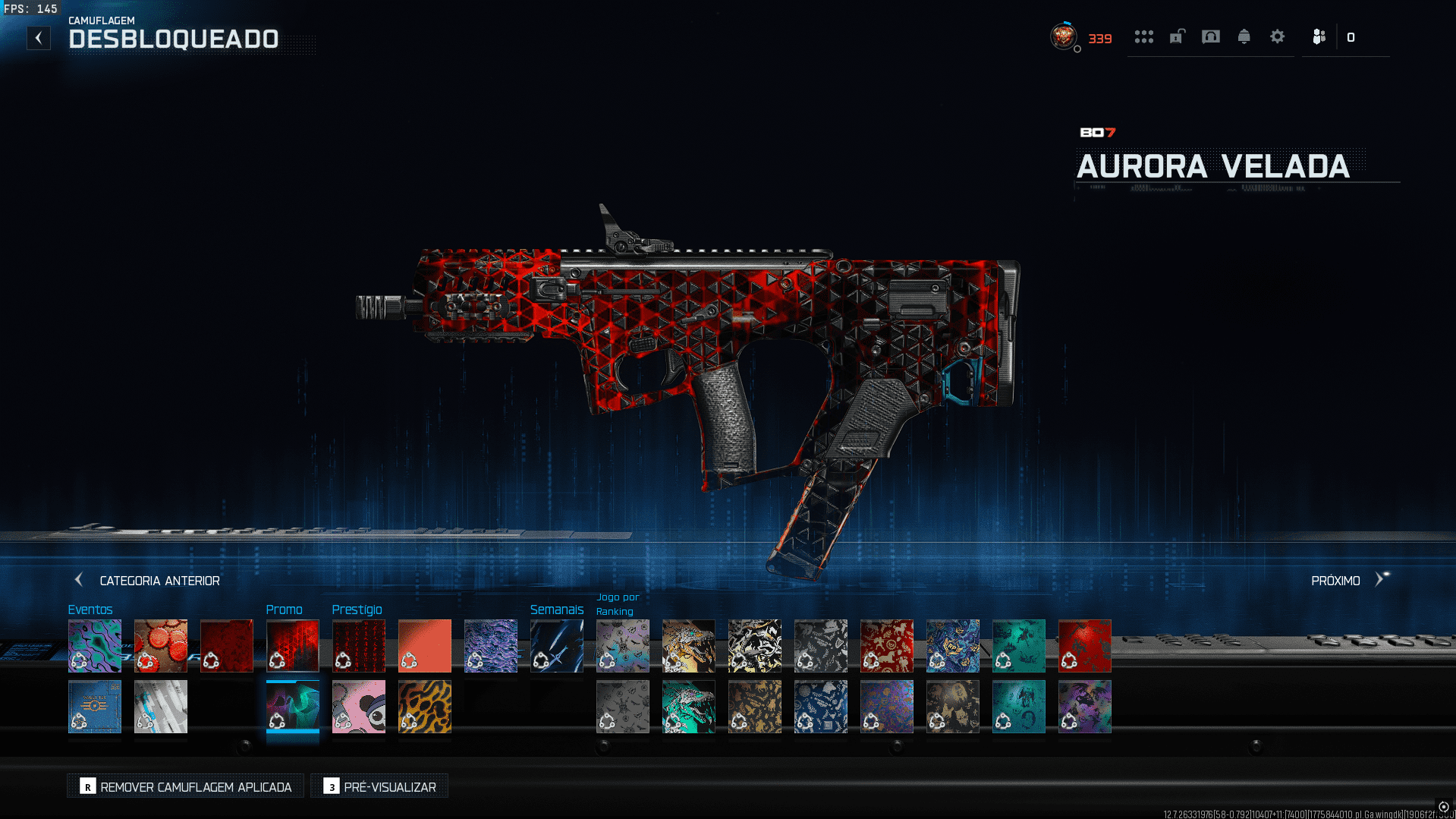Open the six-dot grid menu
This screenshot has height=819, width=1456.
[1143, 36]
